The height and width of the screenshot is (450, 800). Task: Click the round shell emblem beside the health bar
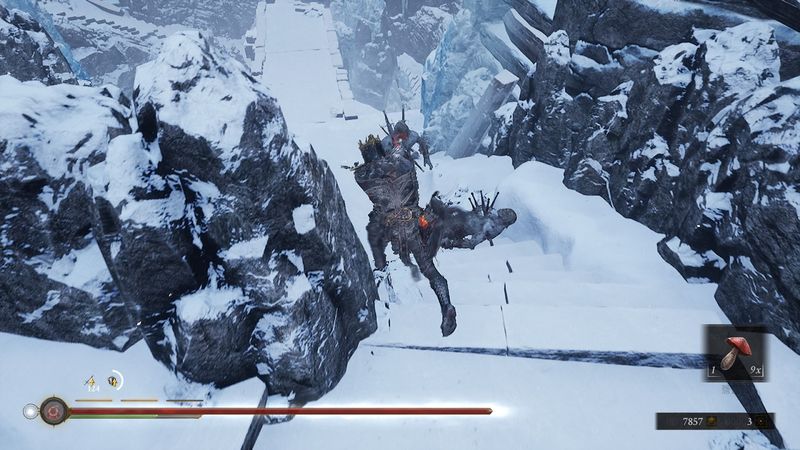pos(53,410)
